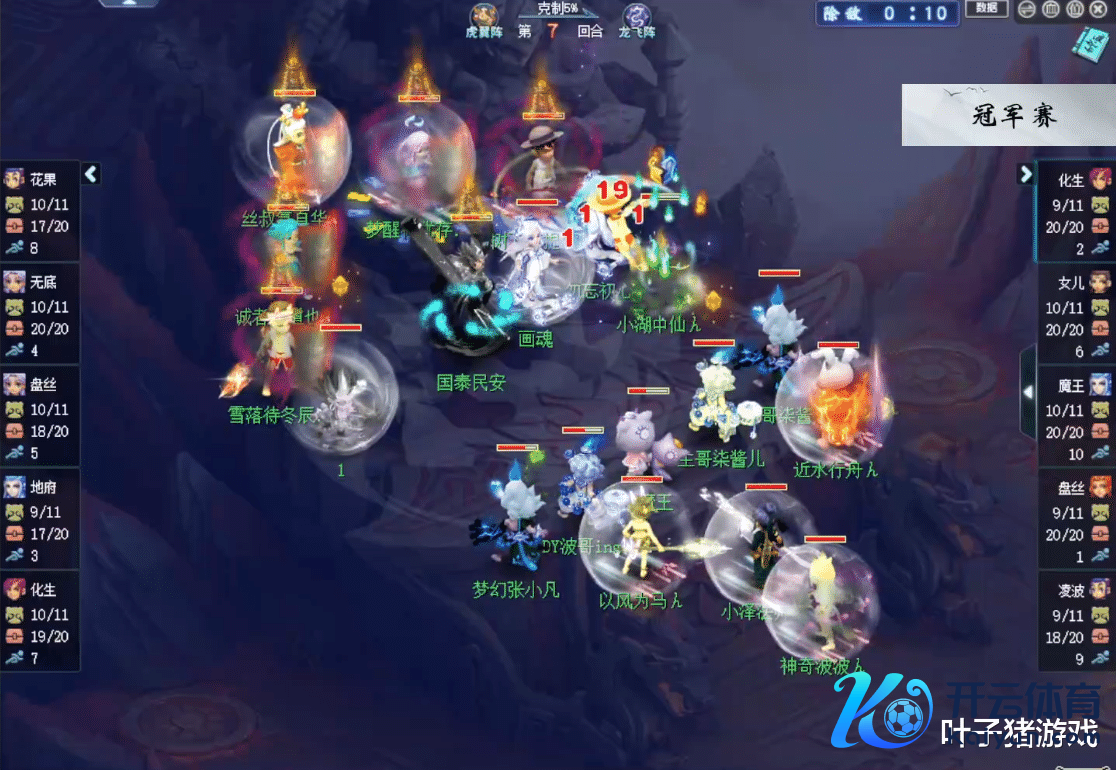Select the 无底 player row
This screenshot has width=1116, height=770.
pyautogui.click(x=40, y=314)
